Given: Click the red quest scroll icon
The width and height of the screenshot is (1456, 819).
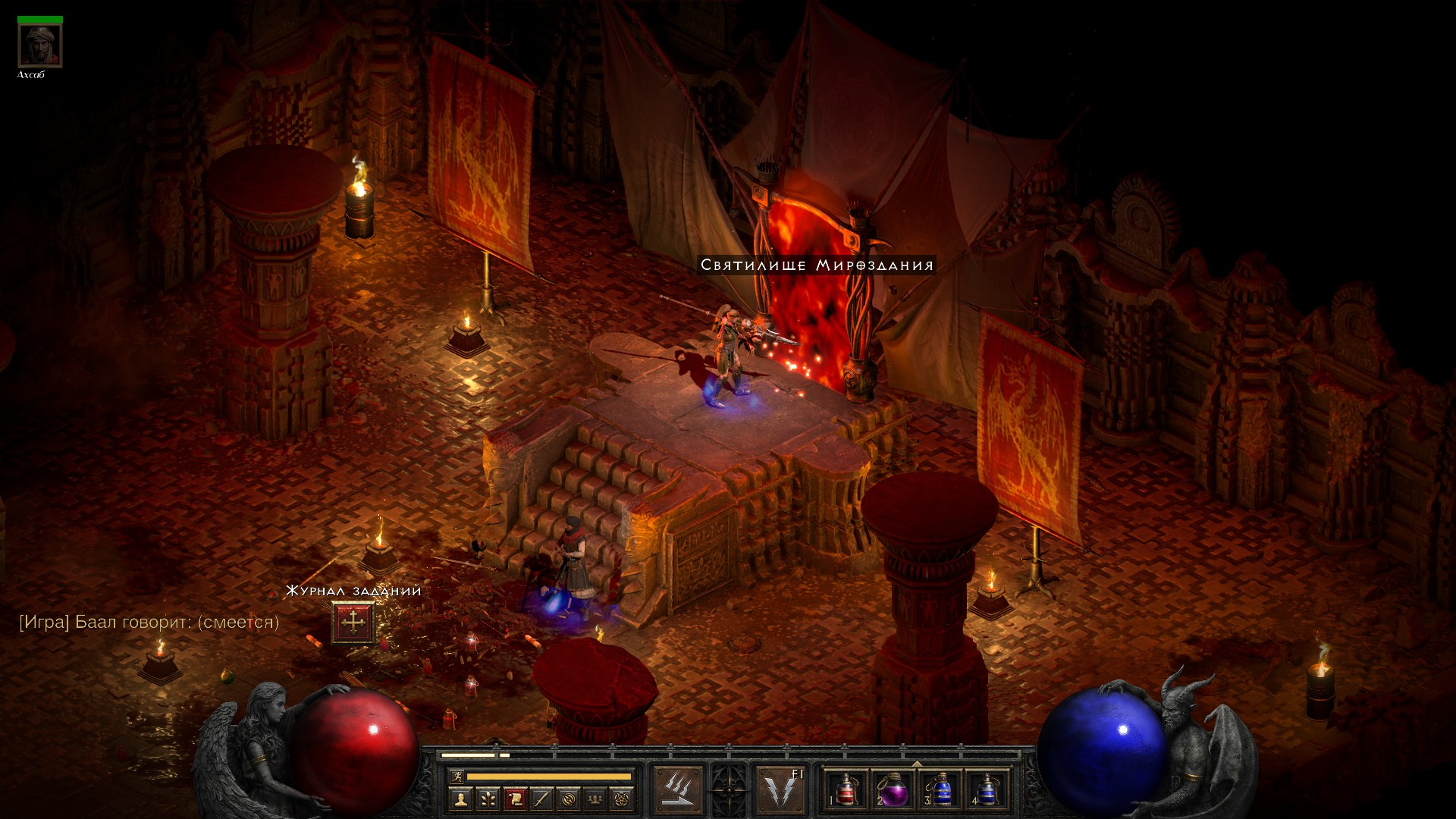Looking at the screenshot, I should point(515,799).
